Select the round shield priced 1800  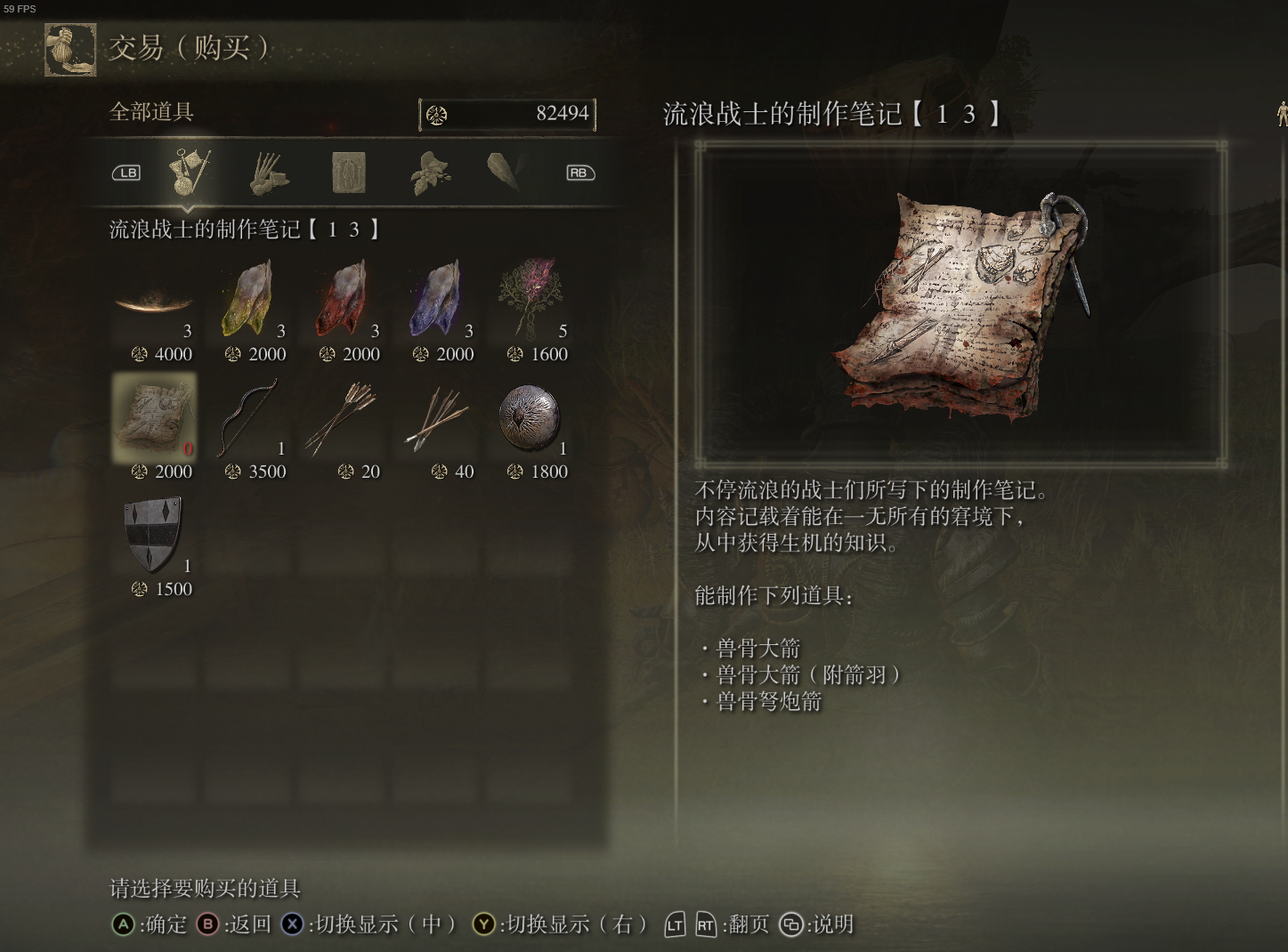(x=531, y=418)
